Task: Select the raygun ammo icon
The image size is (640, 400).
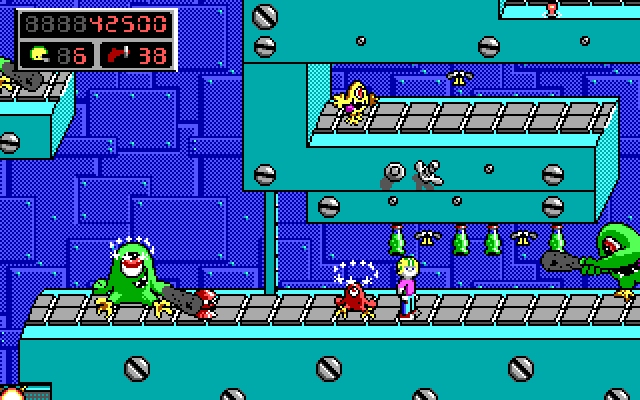Action: pos(117,54)
